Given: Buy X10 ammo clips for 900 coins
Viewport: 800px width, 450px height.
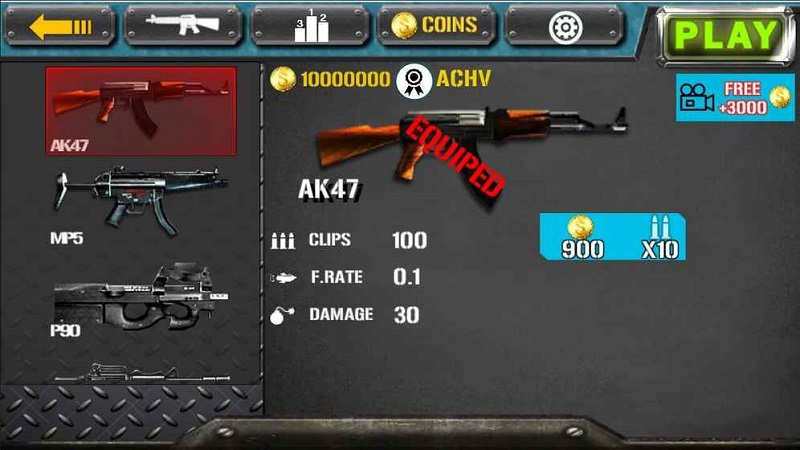Looking at the screenshot, I should point(614,238).
